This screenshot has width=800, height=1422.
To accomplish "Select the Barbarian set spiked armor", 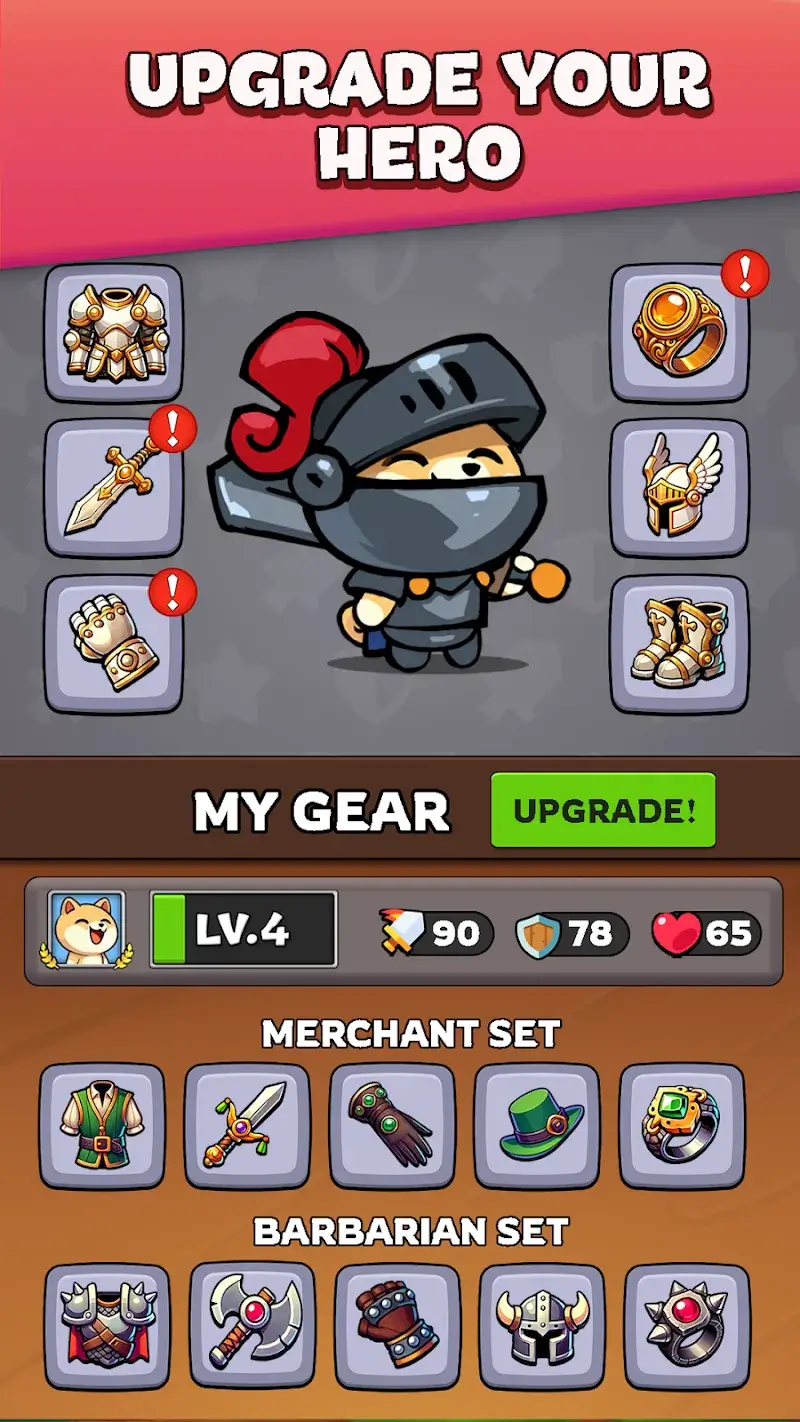I will (x=107, y=1326).
